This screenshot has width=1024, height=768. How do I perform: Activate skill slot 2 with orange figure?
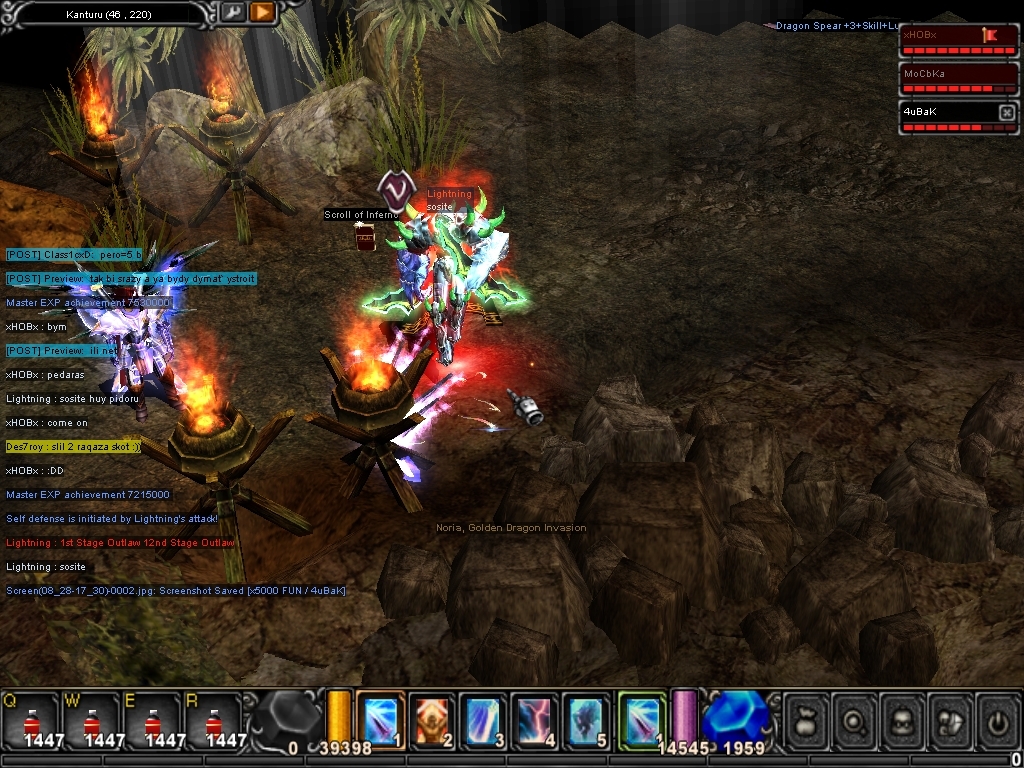[x=431, y=720]
